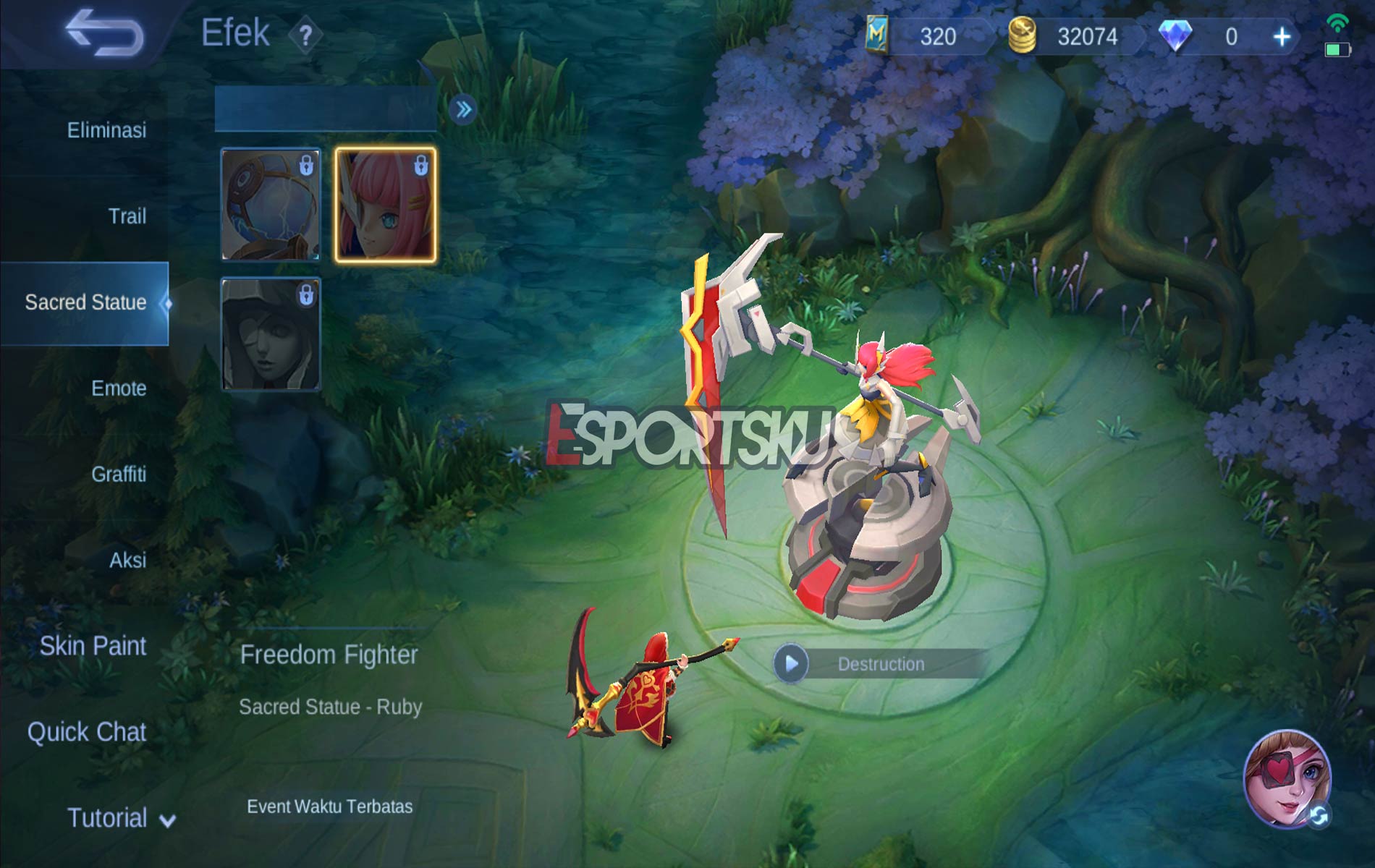This screenshot has height=868, width=1375.
Task: Select the Emote category
Action: (120, 389)
